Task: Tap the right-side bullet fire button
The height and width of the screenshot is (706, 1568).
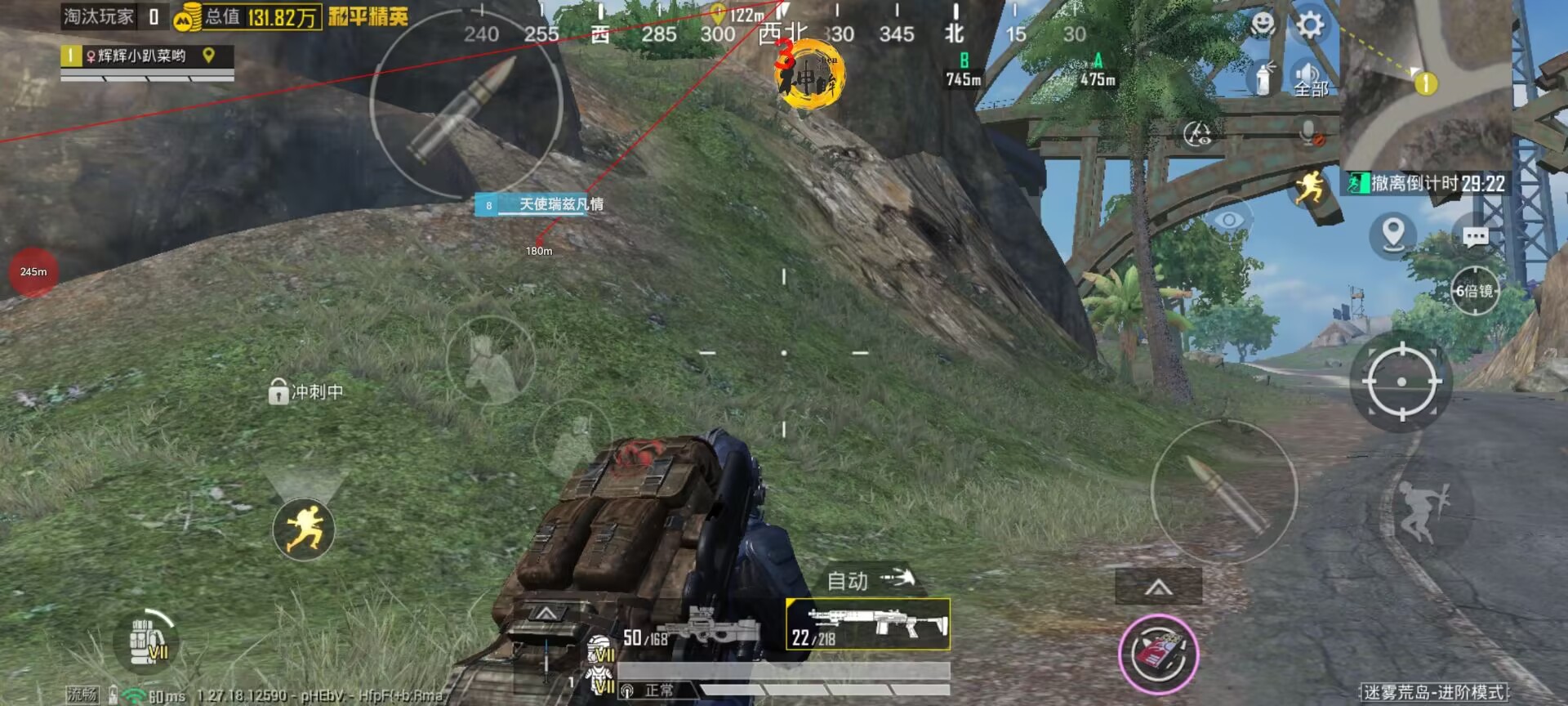Action: pos(1223,492)
